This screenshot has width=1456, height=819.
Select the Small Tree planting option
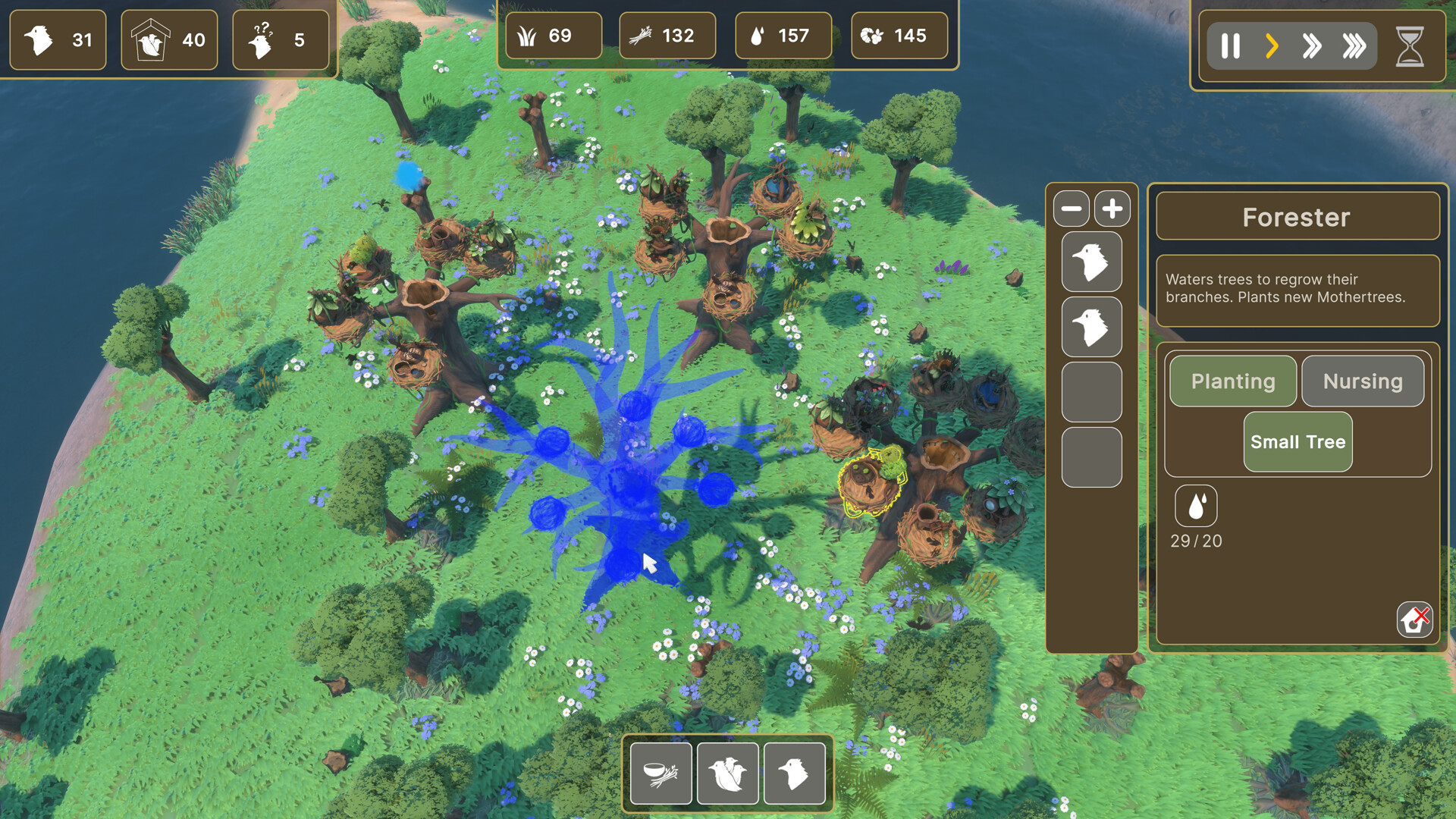pos(1298,441)
